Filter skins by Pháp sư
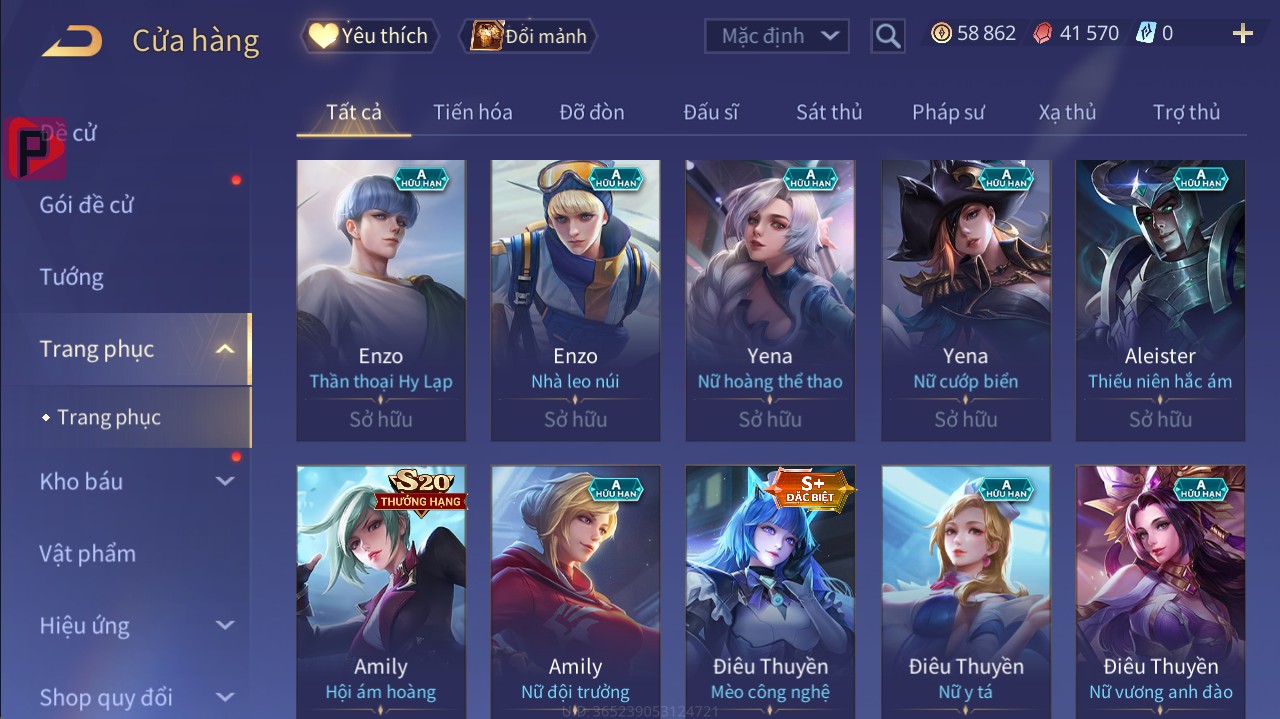Image resolution: width=1280 pixels, height=719 pixels. [x=948, y=112]
